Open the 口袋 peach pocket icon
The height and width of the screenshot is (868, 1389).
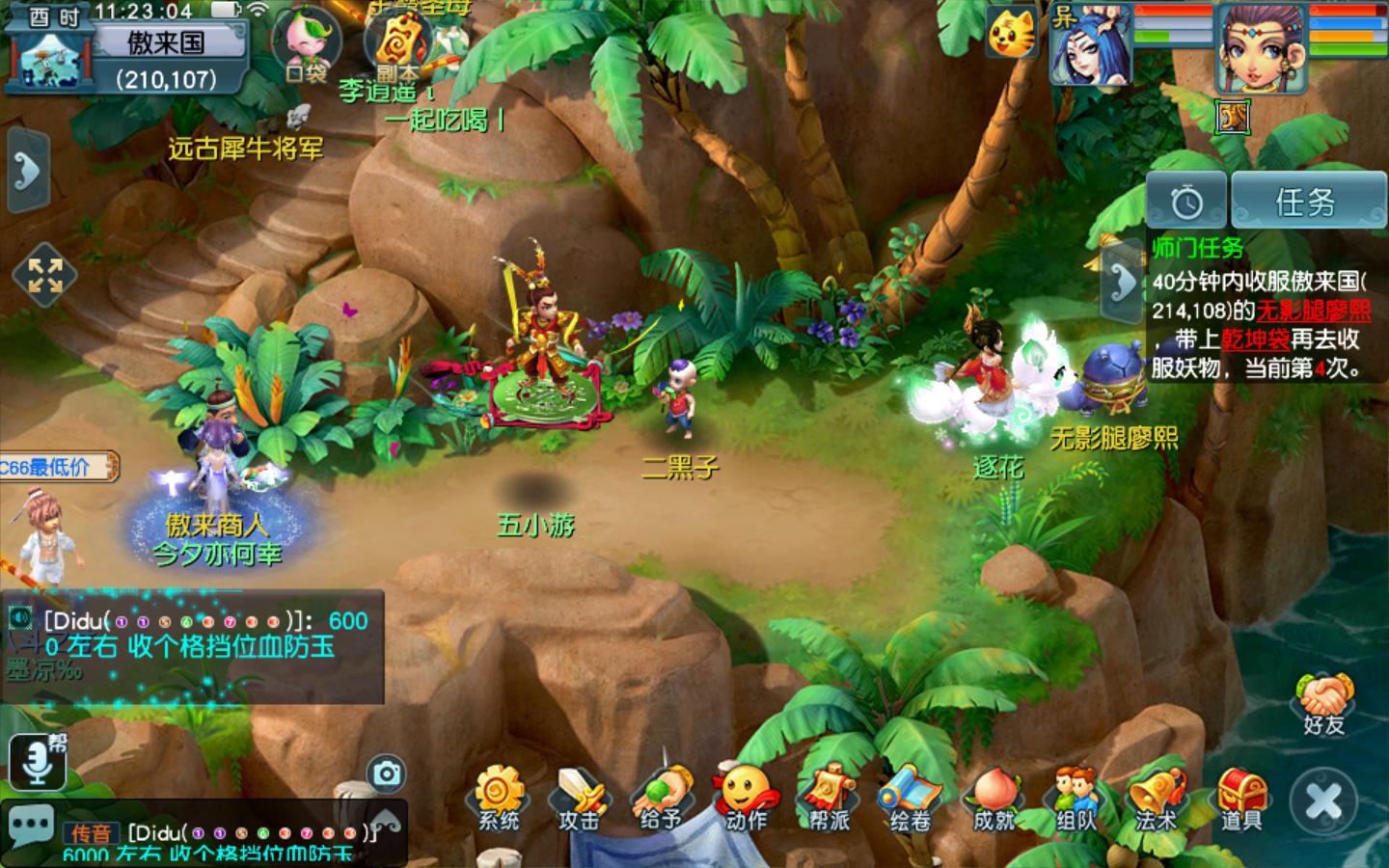[306, 45]
